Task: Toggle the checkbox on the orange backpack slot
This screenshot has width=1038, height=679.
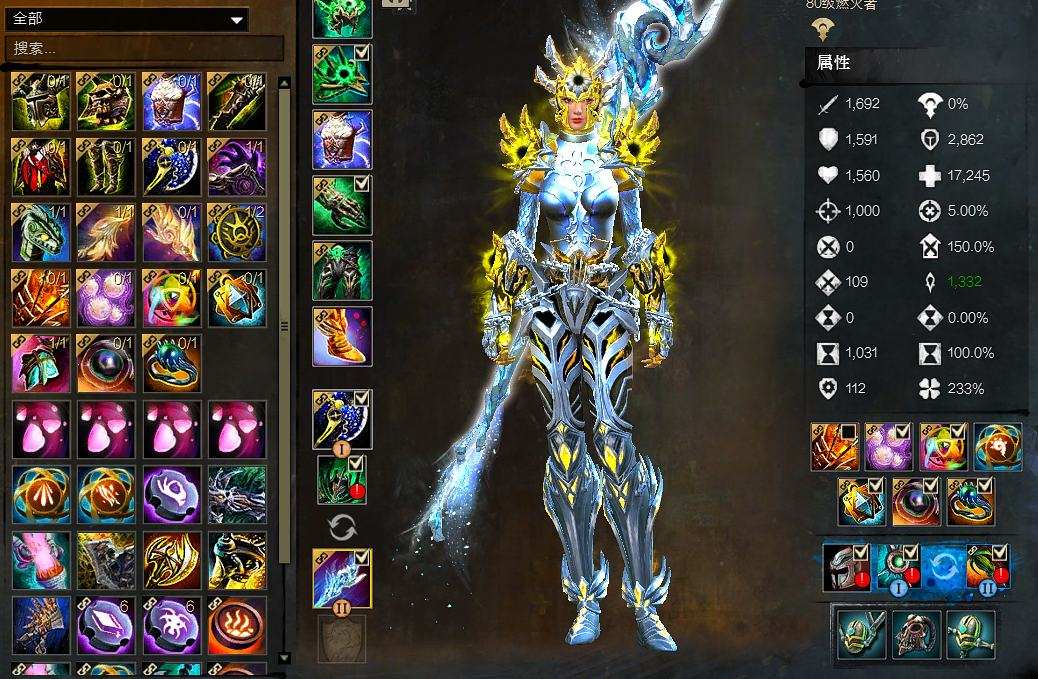Action: pos(848,432)
